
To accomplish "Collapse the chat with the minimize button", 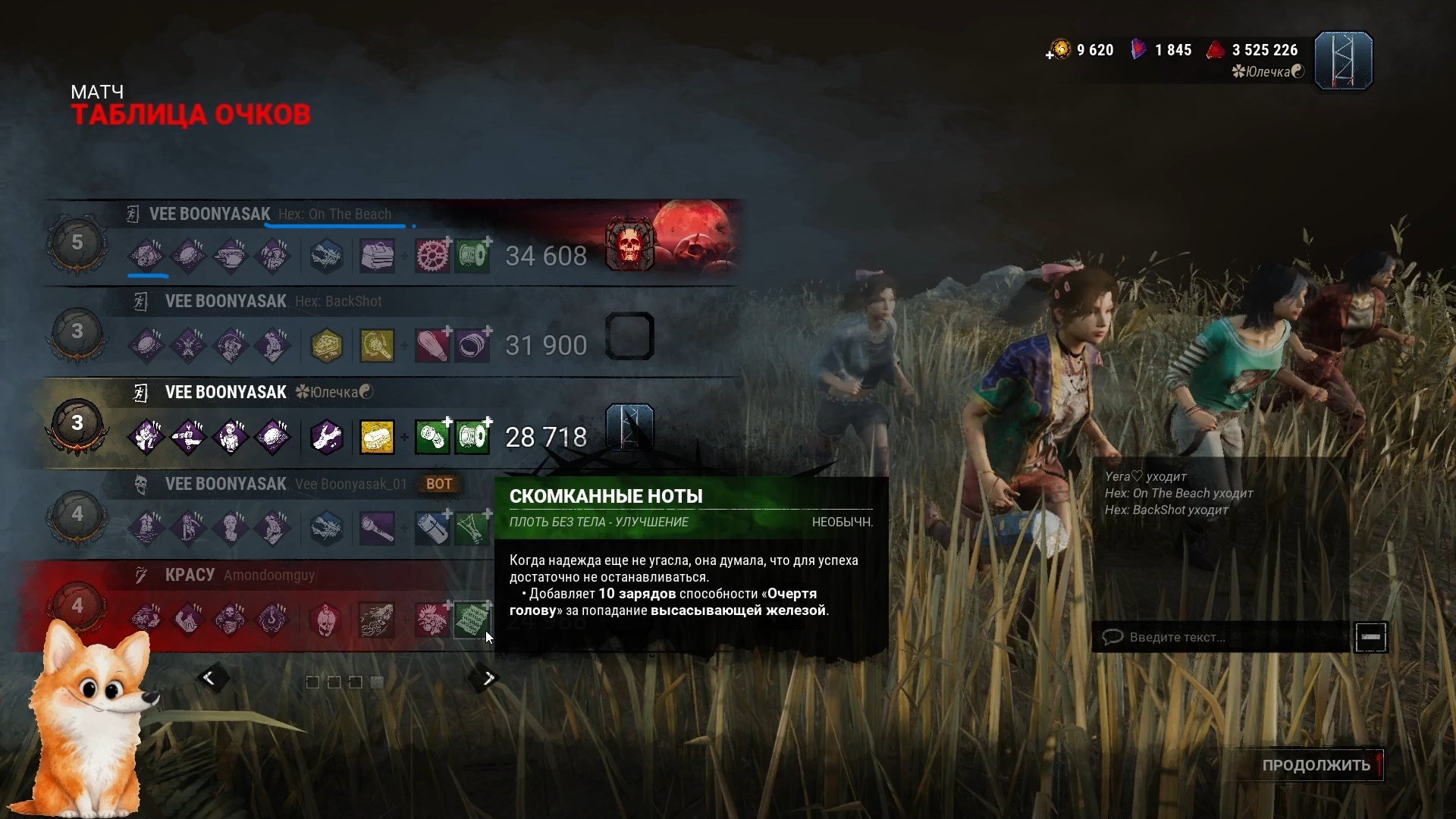I will (x=1370, y=637).
